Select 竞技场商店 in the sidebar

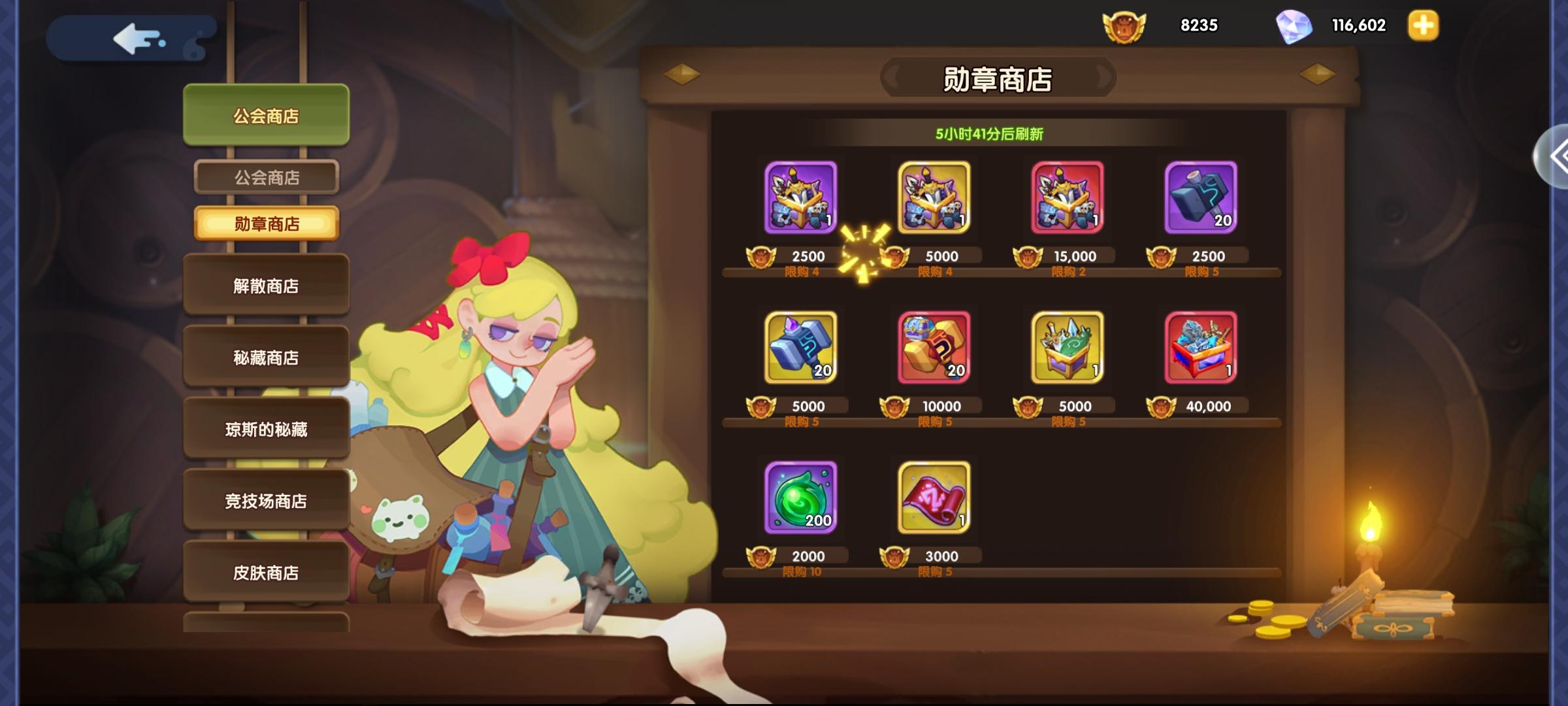pyautogui.click(x=266, y=501)
